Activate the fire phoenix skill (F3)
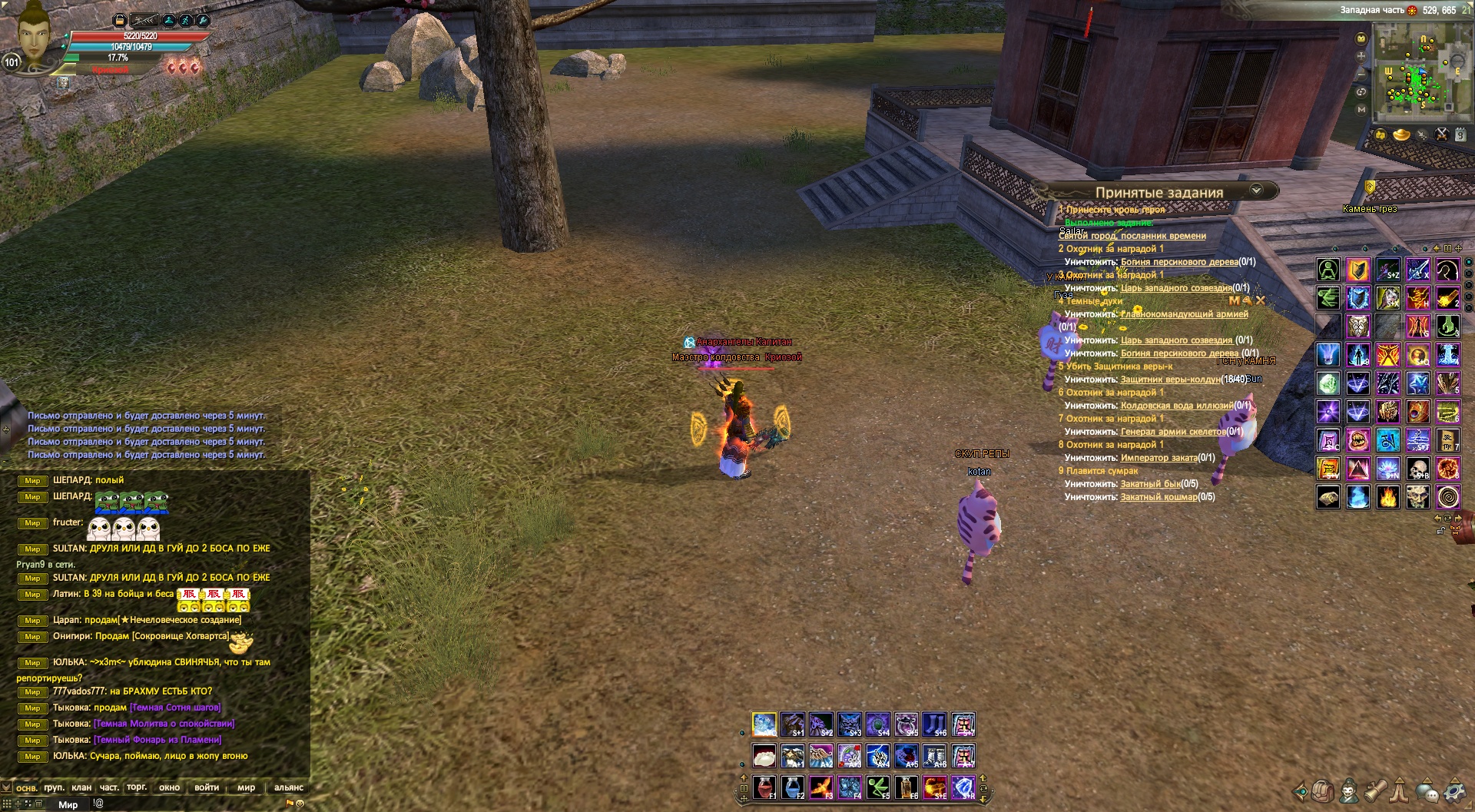Screen dimensions: 1475x812 820,787
